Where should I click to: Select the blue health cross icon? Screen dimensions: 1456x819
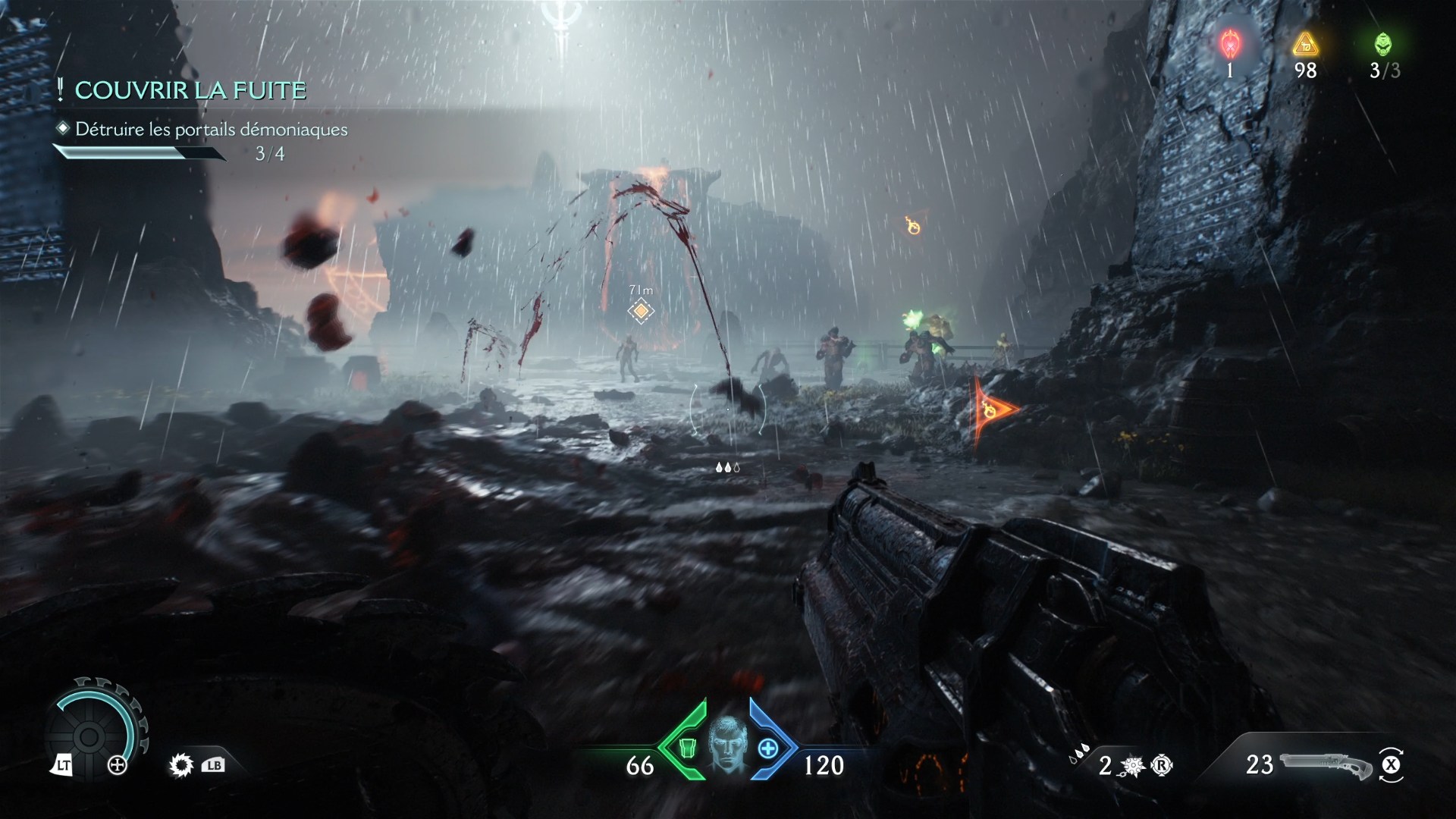(767, 748)
